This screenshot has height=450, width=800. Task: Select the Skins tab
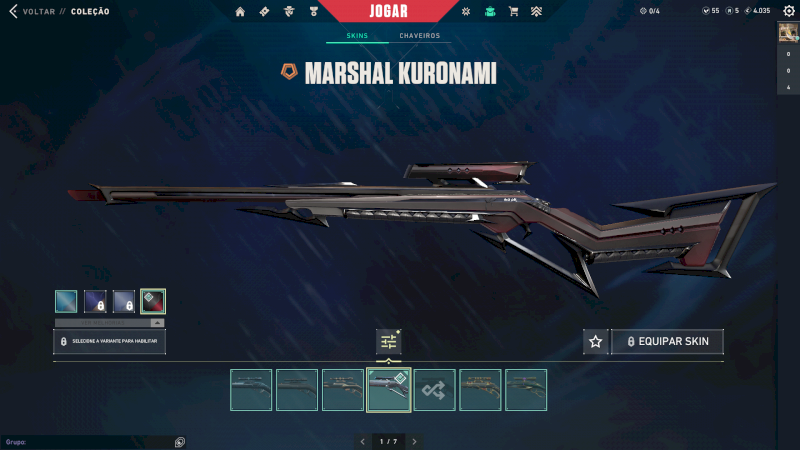357,36
